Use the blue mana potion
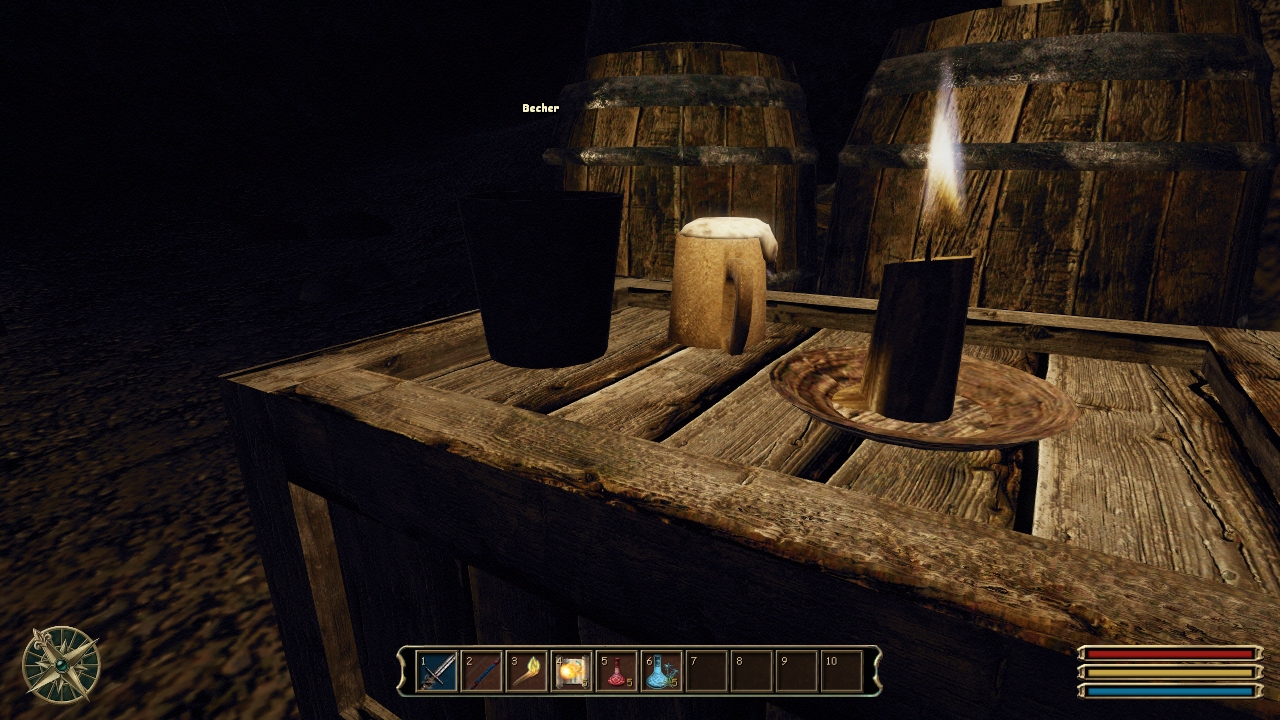 662,672
